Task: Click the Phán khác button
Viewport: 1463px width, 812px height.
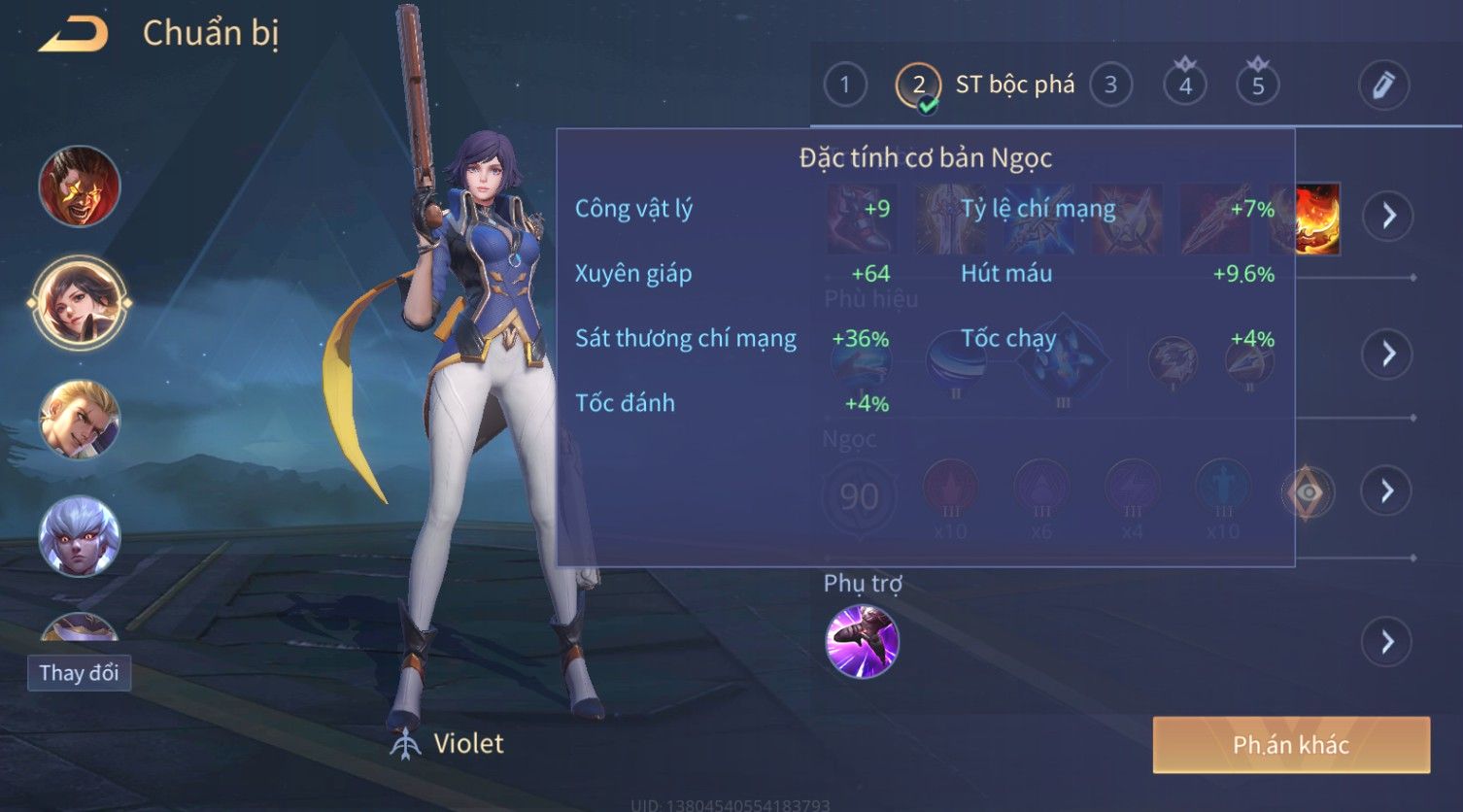Action: (1291, 745)
